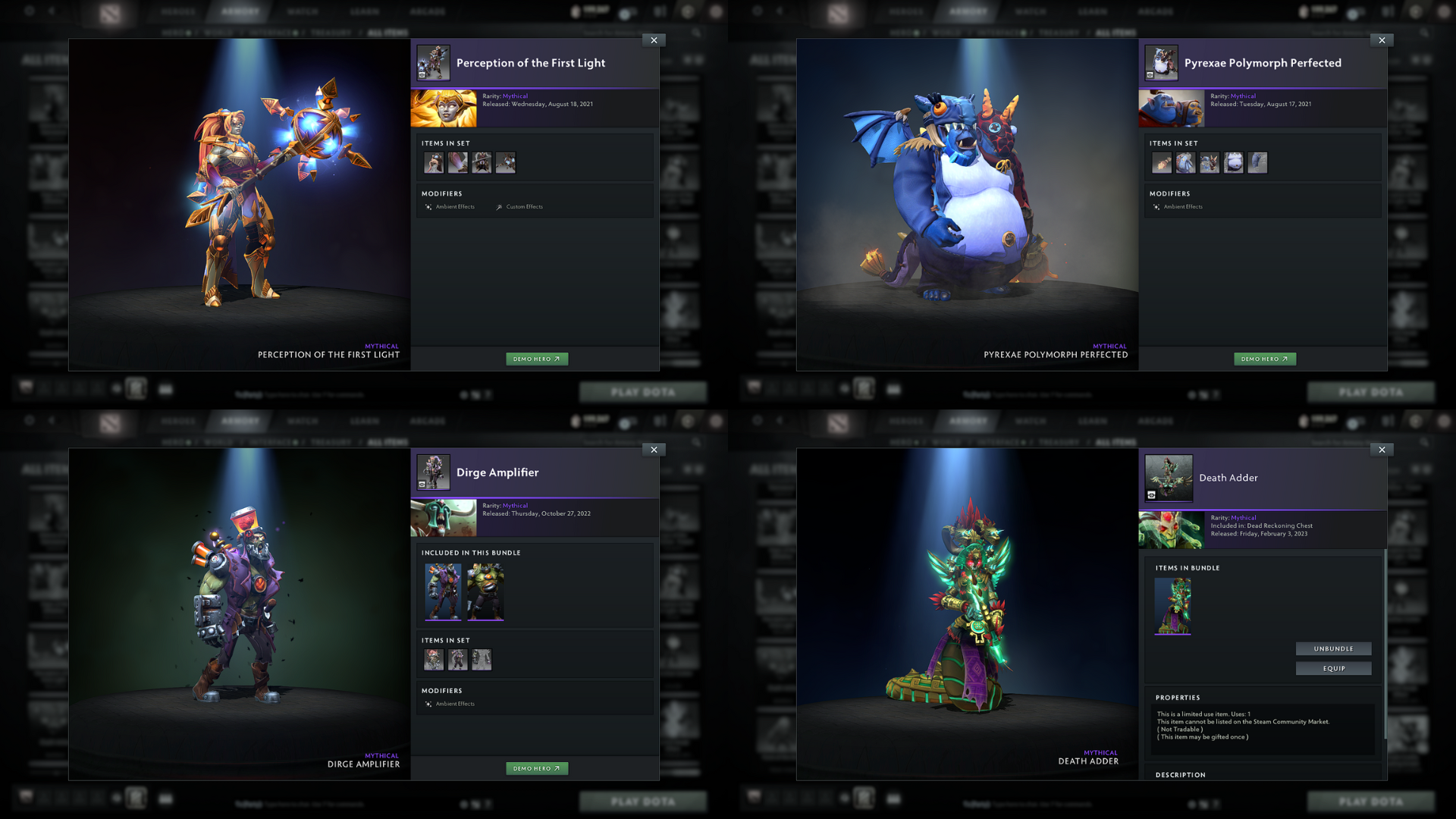Select the first Items in Set thumbnail for Dirge Amplifier
Viewport: 1456px width, 819px height.
433,659
